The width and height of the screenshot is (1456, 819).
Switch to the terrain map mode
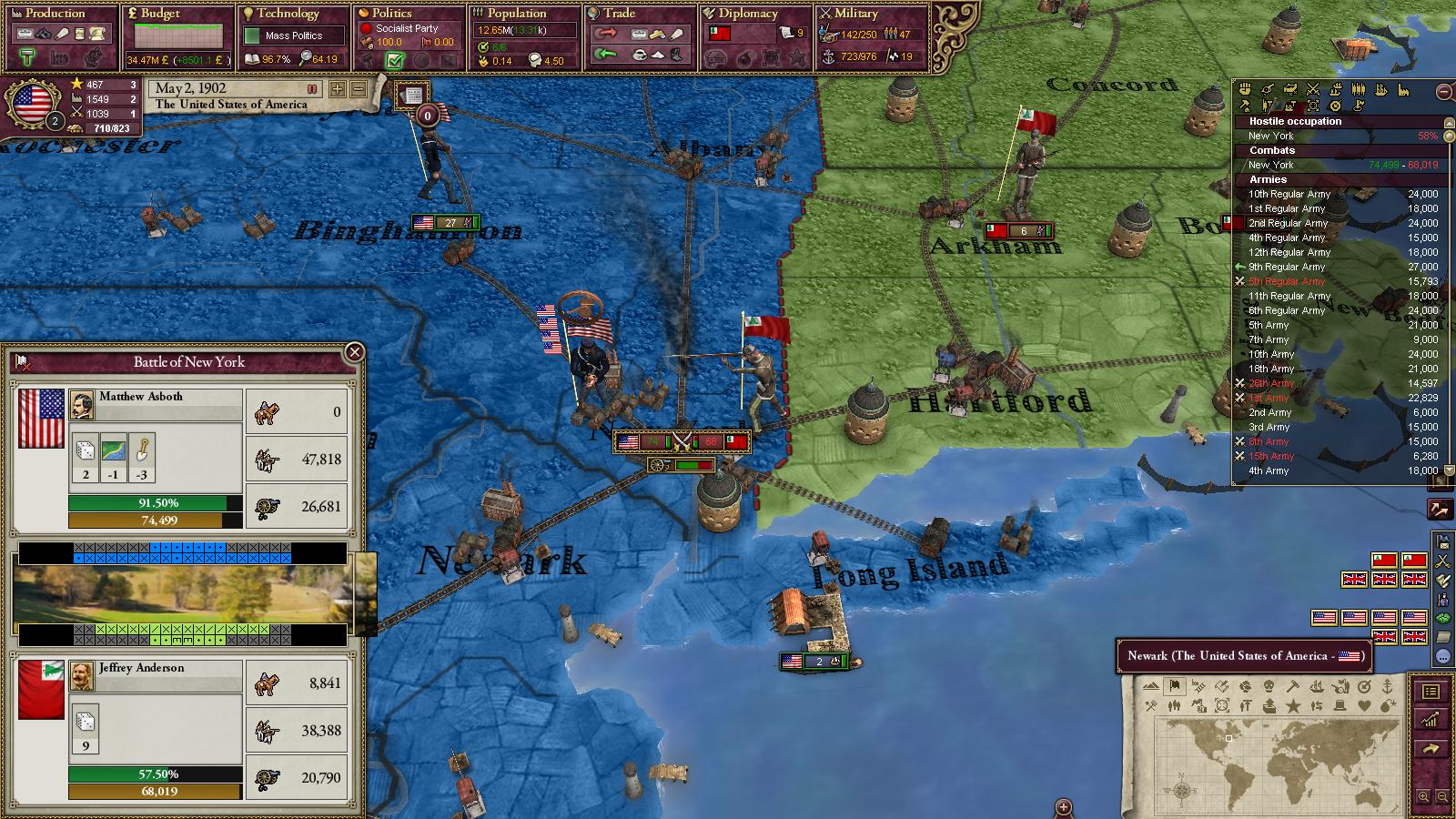(x=1151, y=685)
